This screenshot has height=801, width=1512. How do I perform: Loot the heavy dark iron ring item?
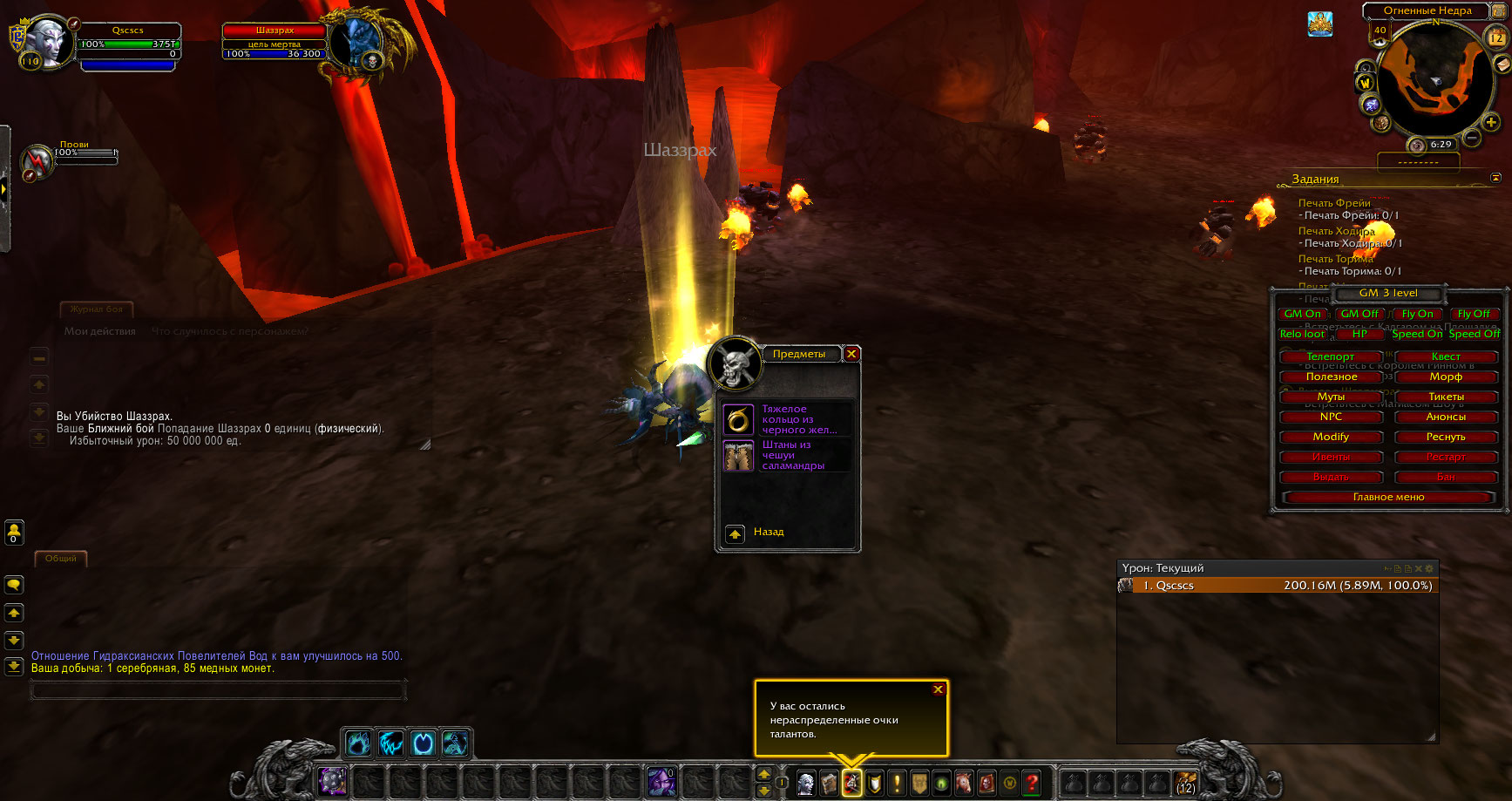coord(738,420)
